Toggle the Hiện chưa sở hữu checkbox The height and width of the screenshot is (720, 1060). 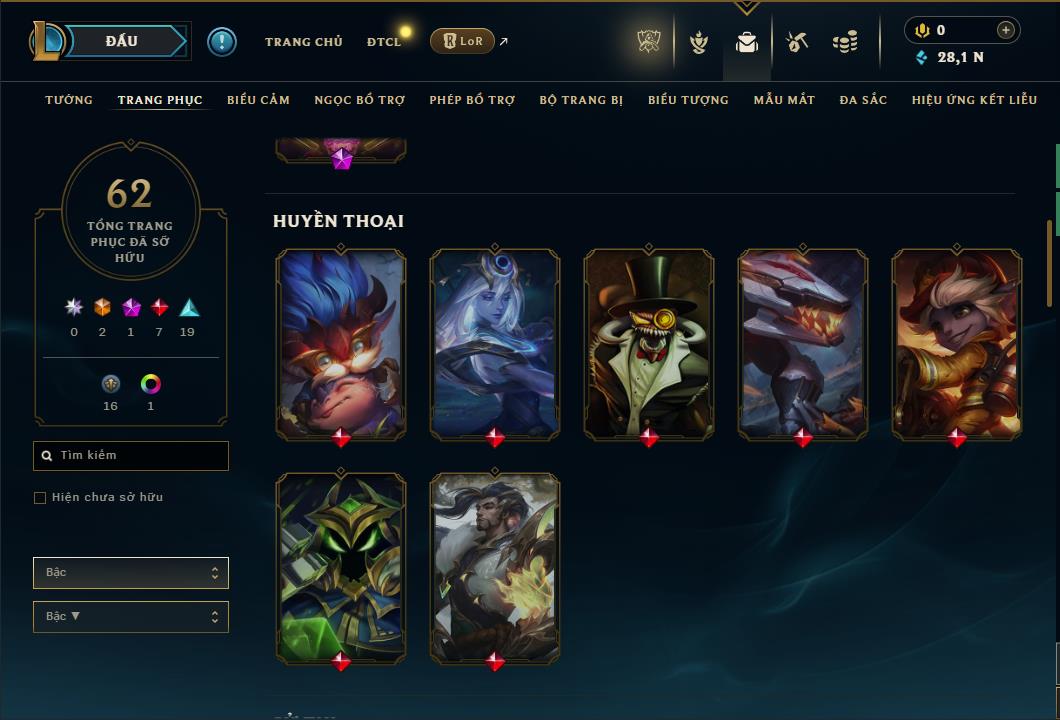click(x=40, y=498)
